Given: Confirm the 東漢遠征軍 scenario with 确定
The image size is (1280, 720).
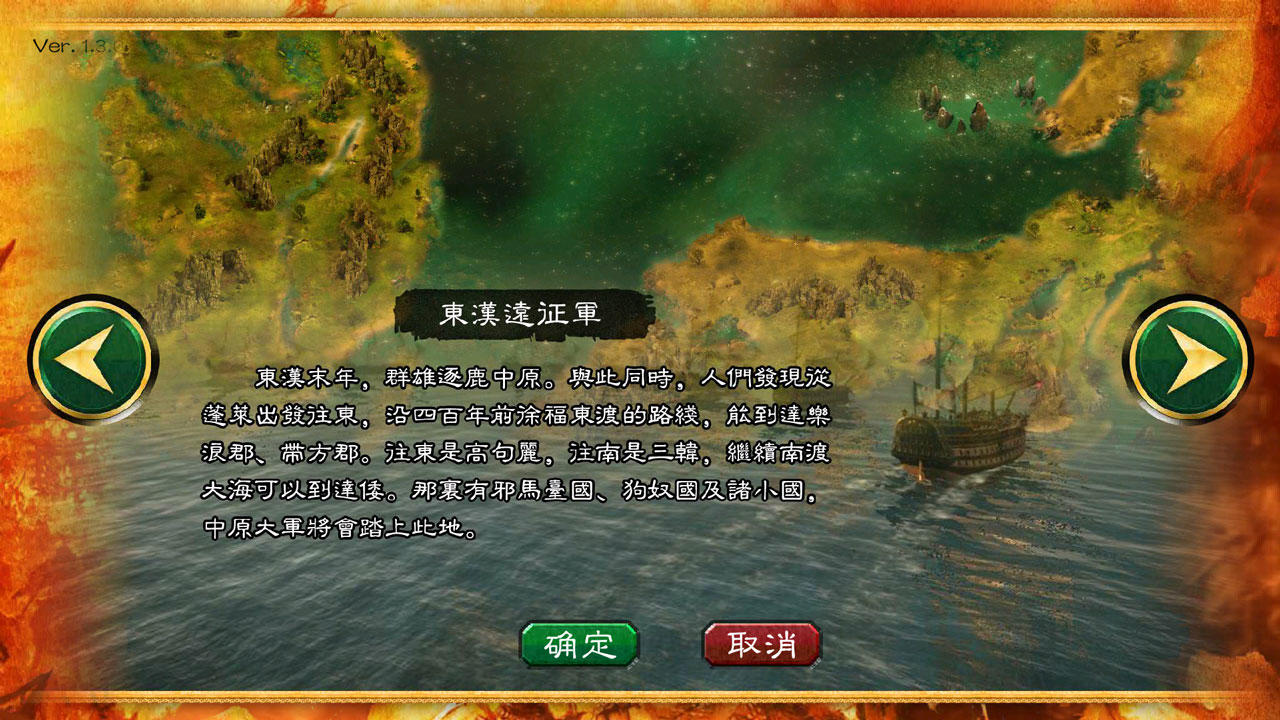Looking at the screenshot, I should [x=580, y=645].
